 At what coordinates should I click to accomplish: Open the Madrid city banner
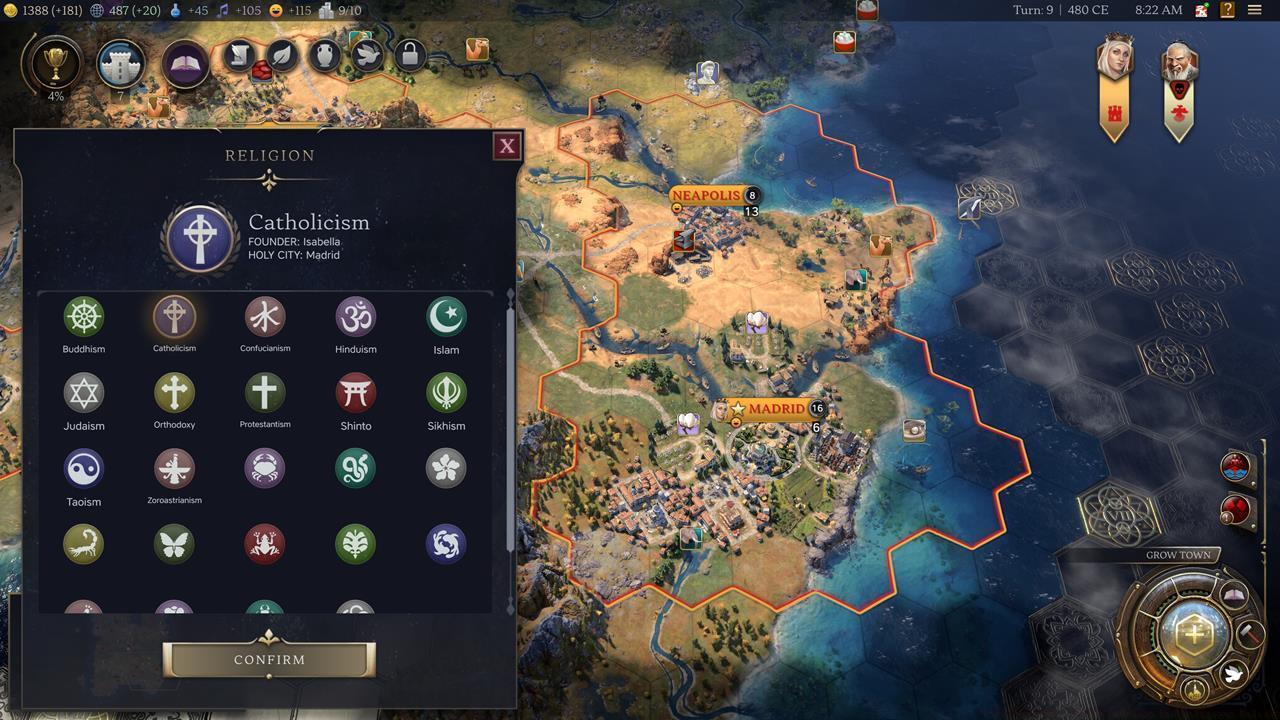[x=775, y=409]
